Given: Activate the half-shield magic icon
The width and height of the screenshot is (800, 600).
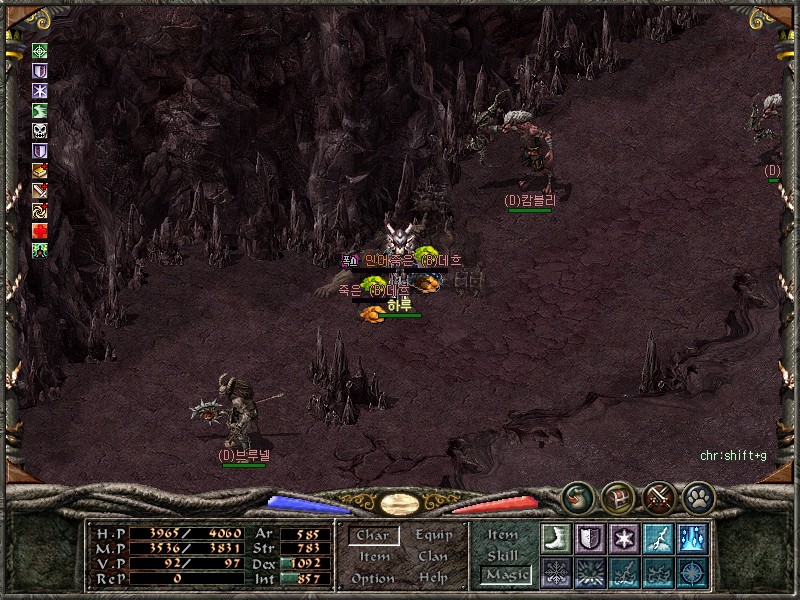Looking at the screenshot, I should pos(589,538).
